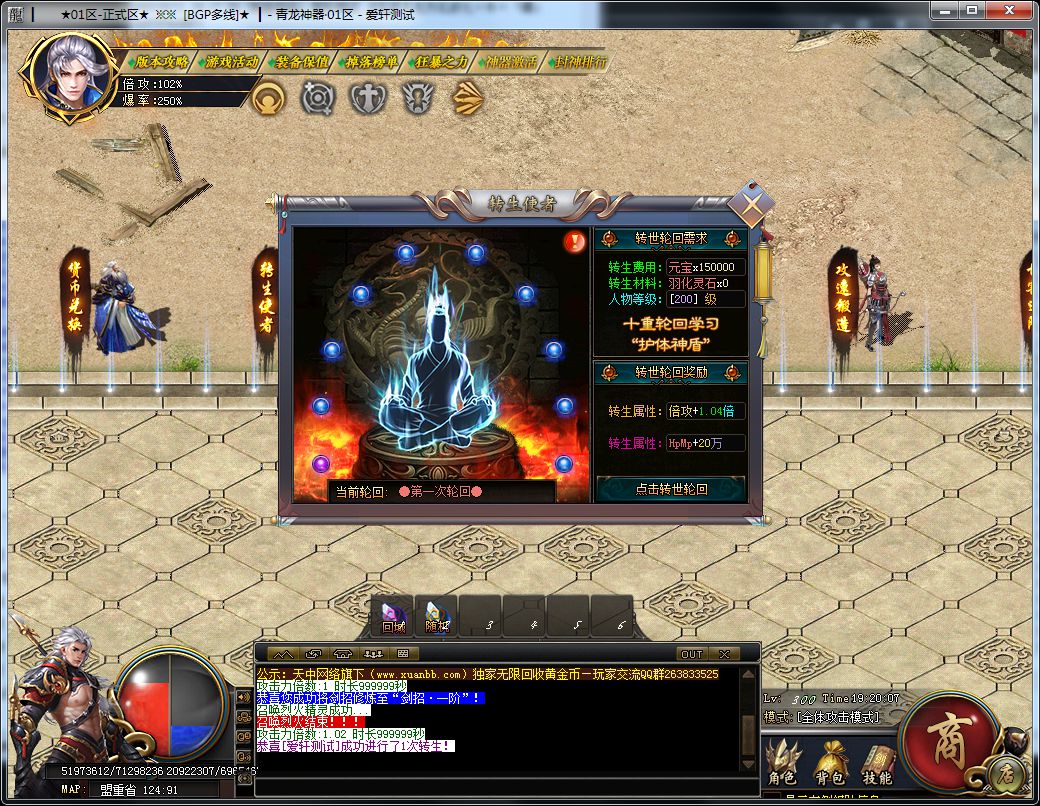The width and height of the screenshot is (1040, 806).
Task: Open the 角色 character panel
Action: 781,762
